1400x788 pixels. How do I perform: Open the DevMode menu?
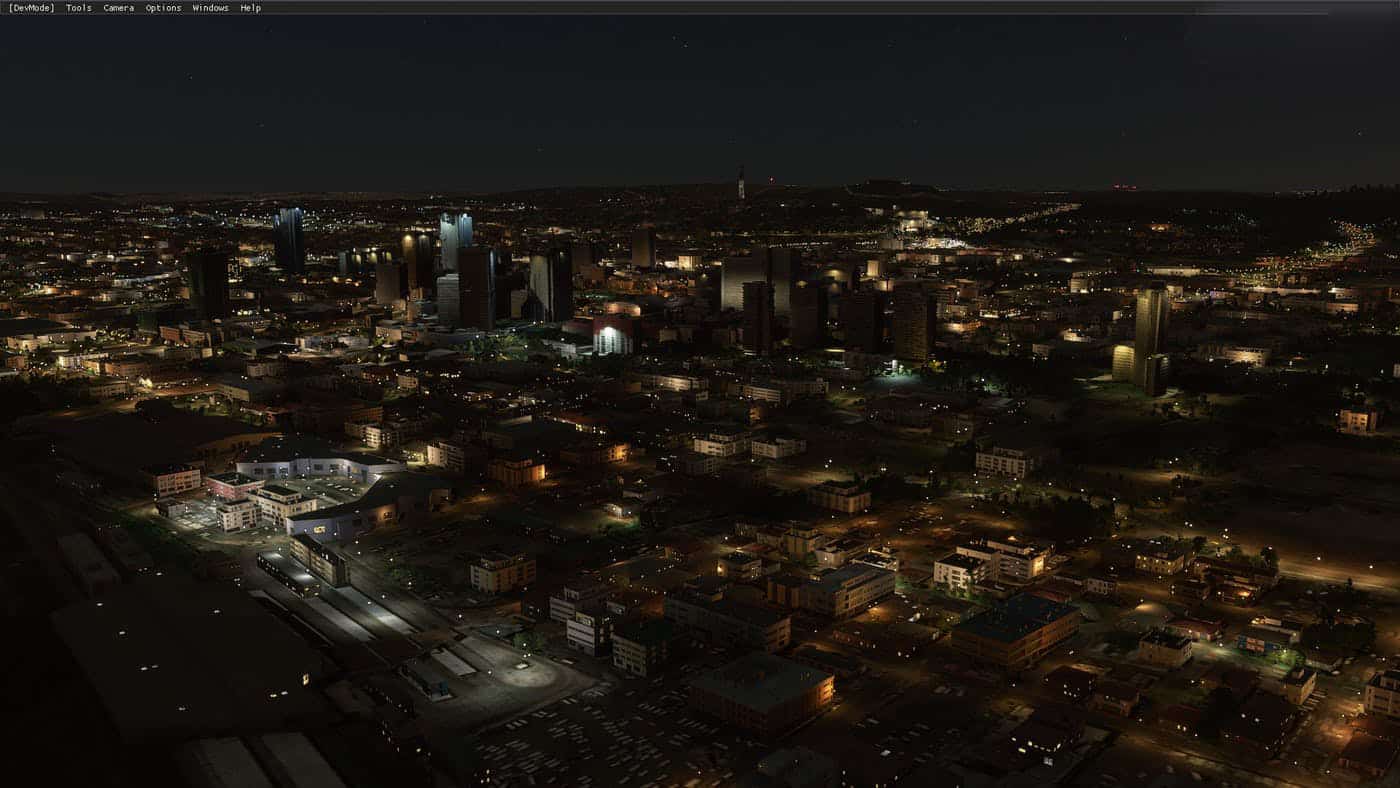(31, 8)
